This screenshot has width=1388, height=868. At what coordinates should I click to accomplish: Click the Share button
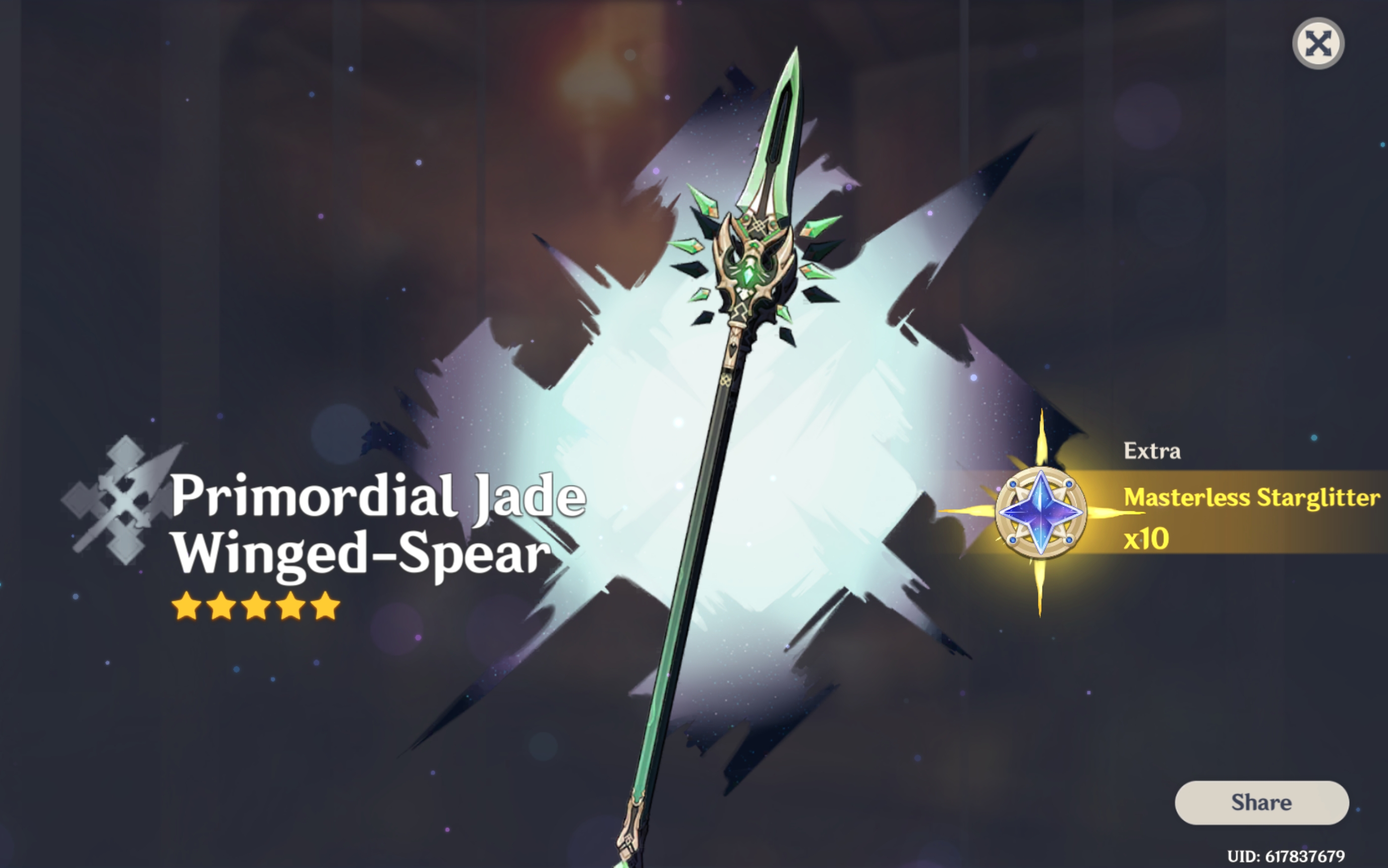pyautogui.click(x=1261, y=803)
